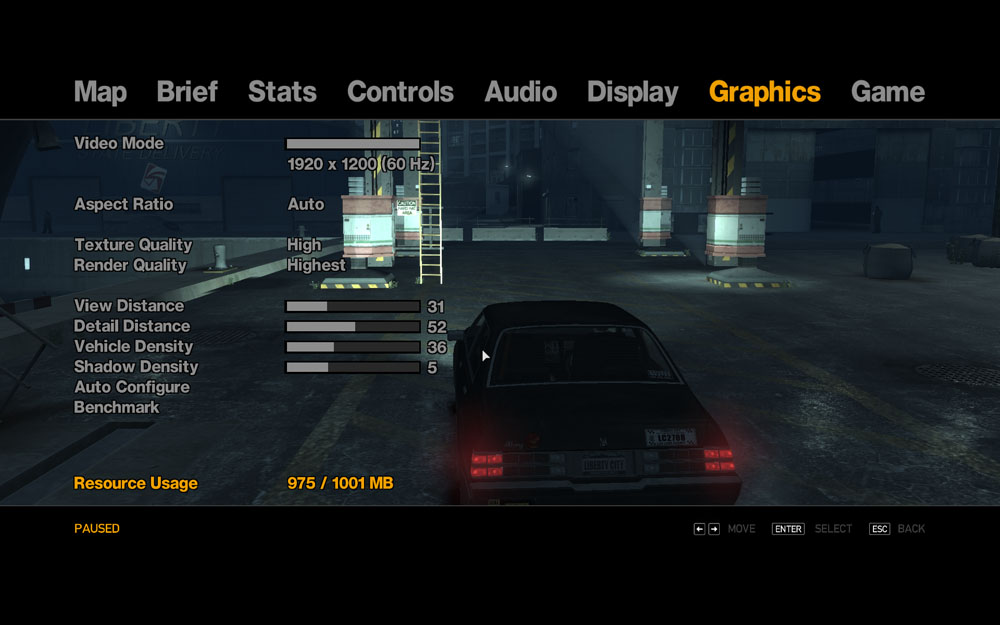Go to the Controls tab
Image resolution: width=1000 pixels, height=625 pixels.
click(400, 92)
